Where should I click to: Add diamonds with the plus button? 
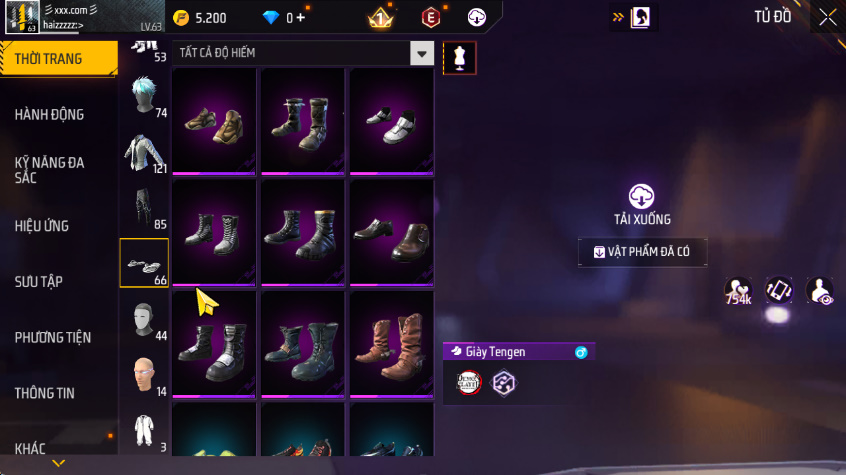[301, 18]
